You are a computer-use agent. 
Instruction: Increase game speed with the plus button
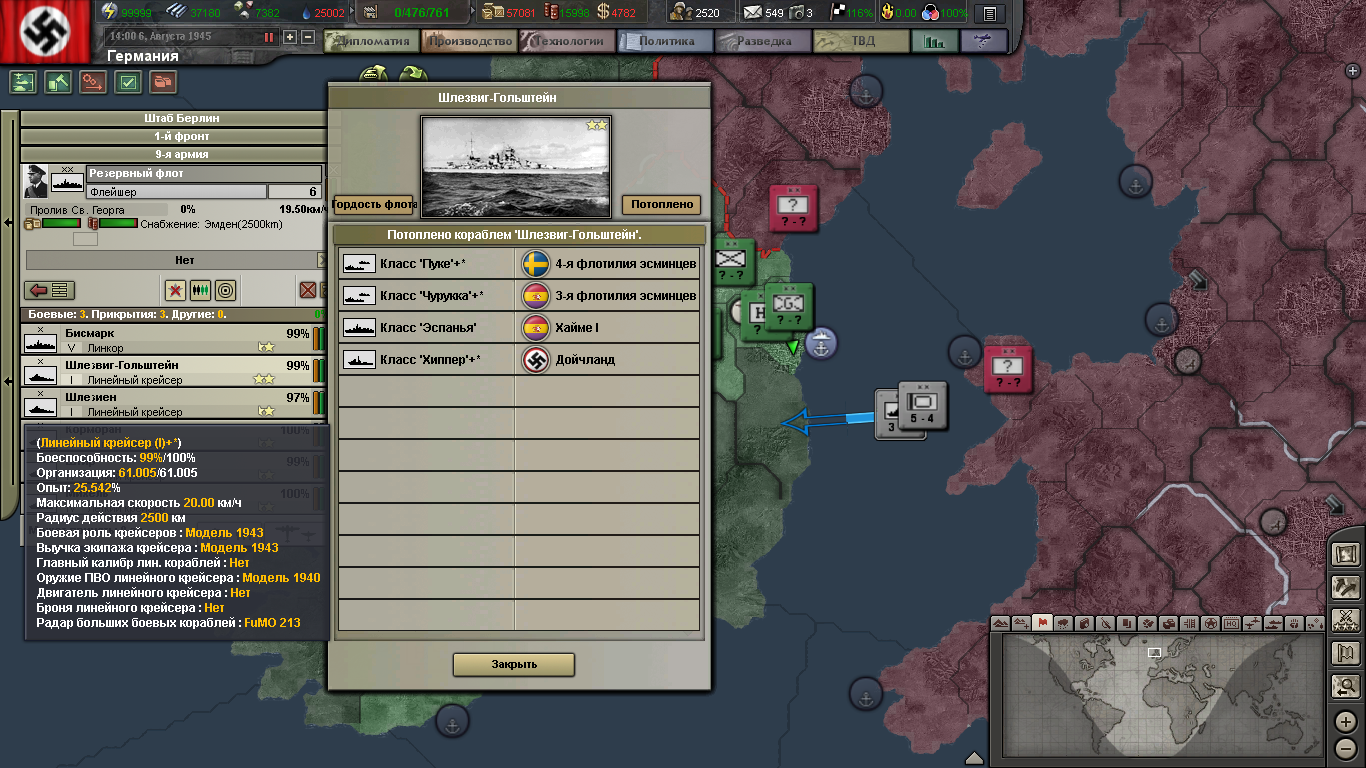click(x=290, y=37)
